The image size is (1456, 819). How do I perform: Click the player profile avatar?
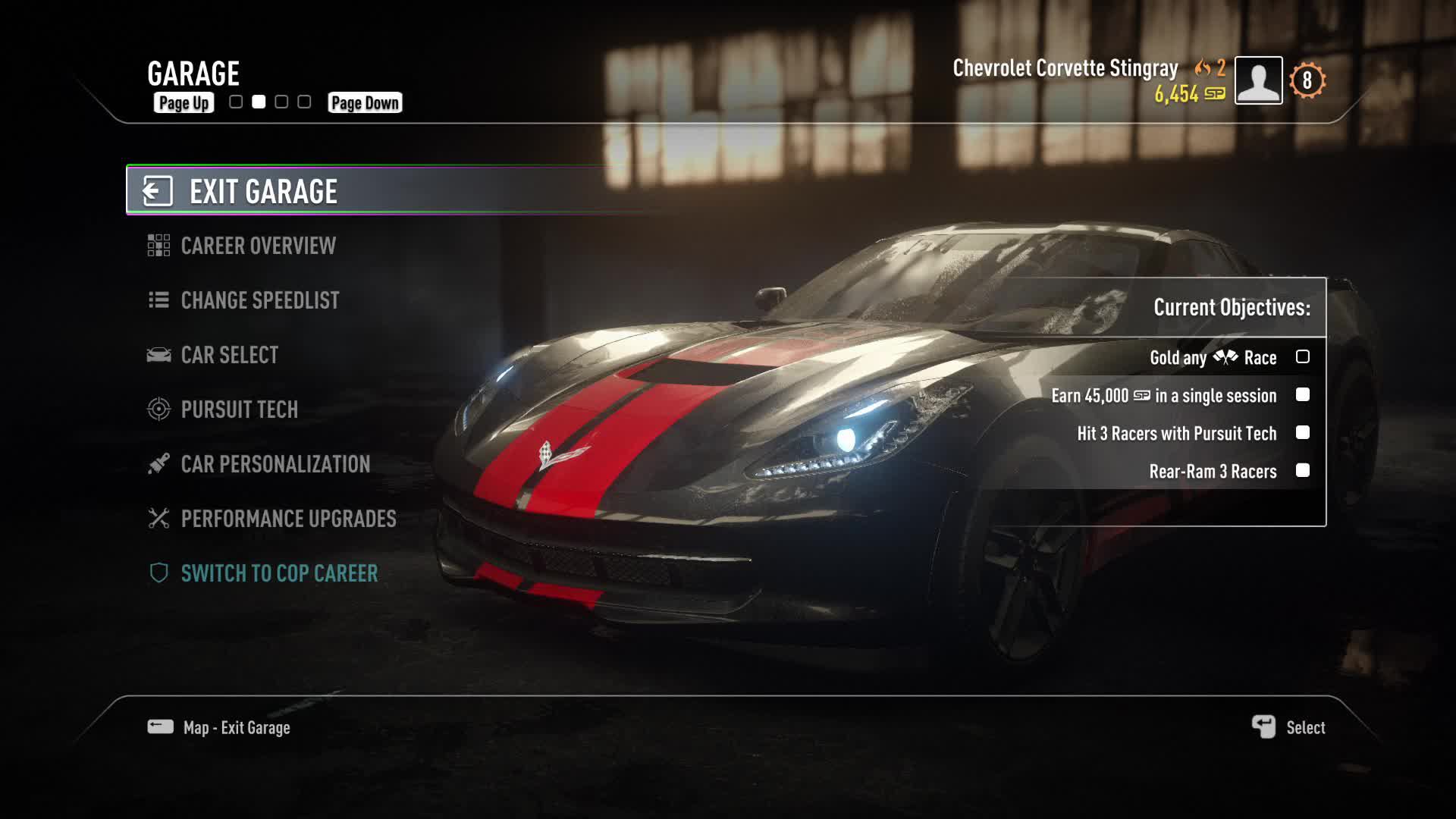click(x=1258, y=80)
